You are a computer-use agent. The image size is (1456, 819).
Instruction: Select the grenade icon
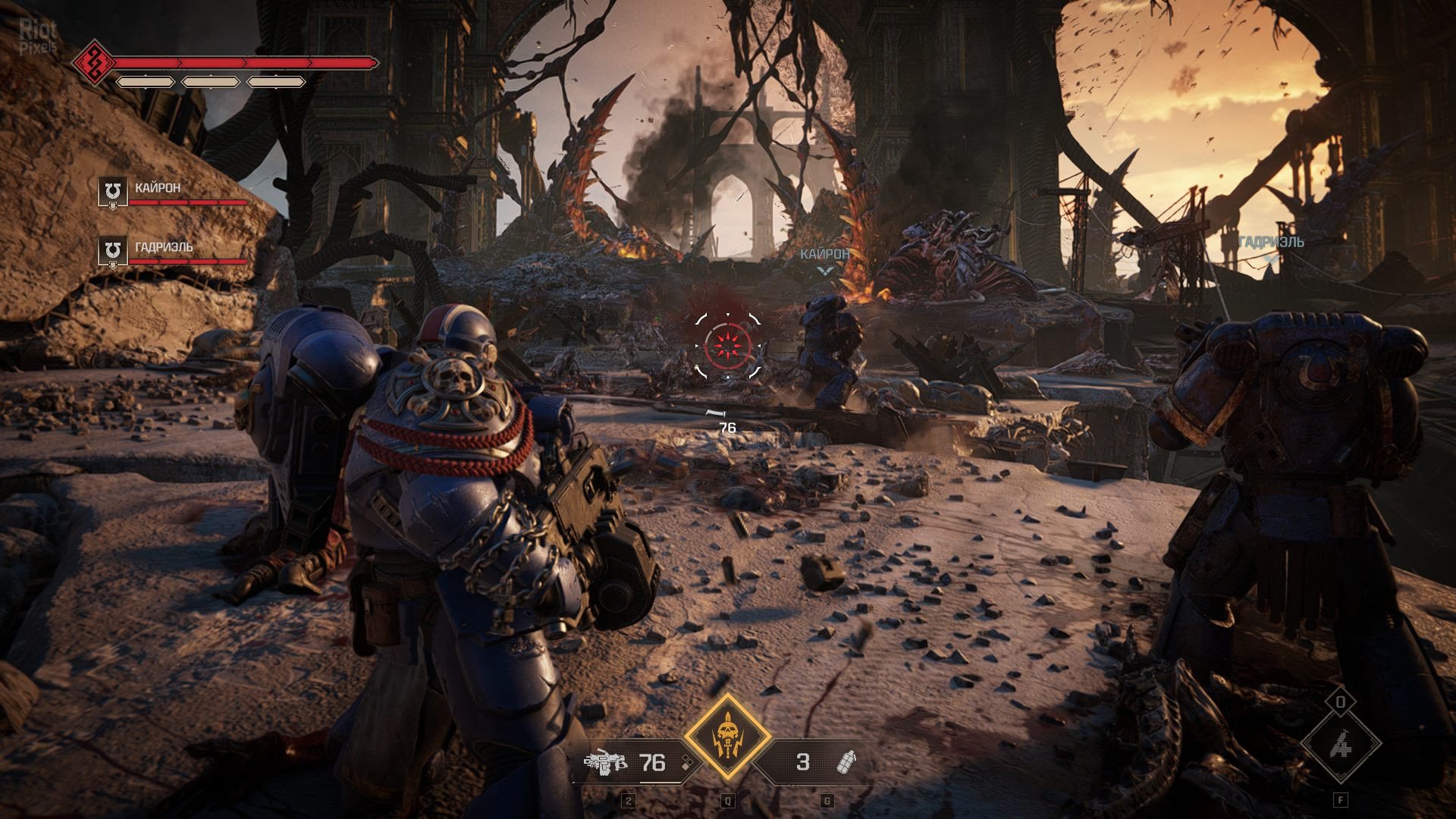coord(846,761)
